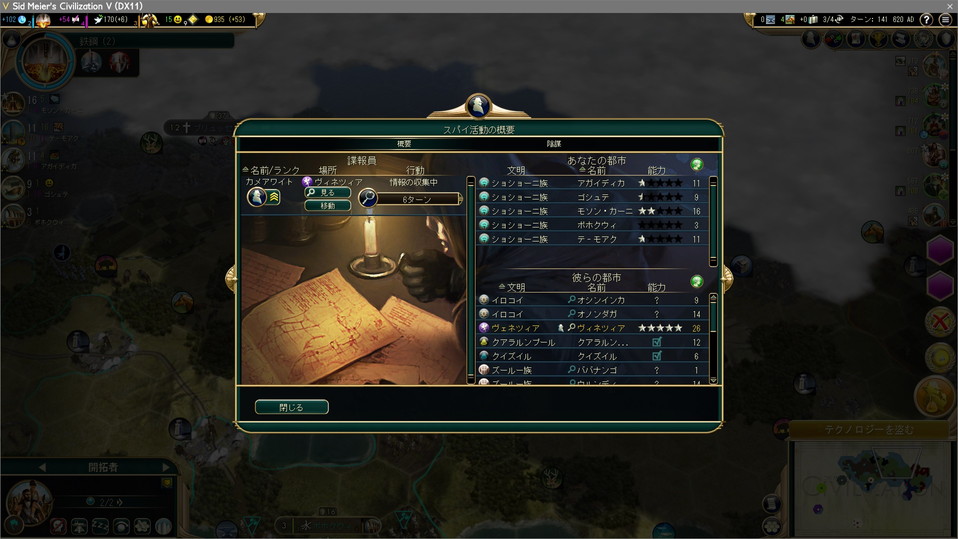Screen dimensions: 958x539
Task: Choose the ポホクウィ city row
Action: [592, 225]
